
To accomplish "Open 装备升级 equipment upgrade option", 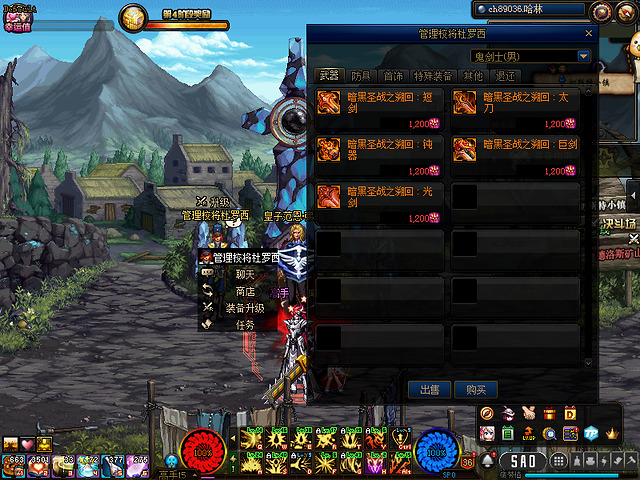I will pyautogui.click(x=245, y=308).
